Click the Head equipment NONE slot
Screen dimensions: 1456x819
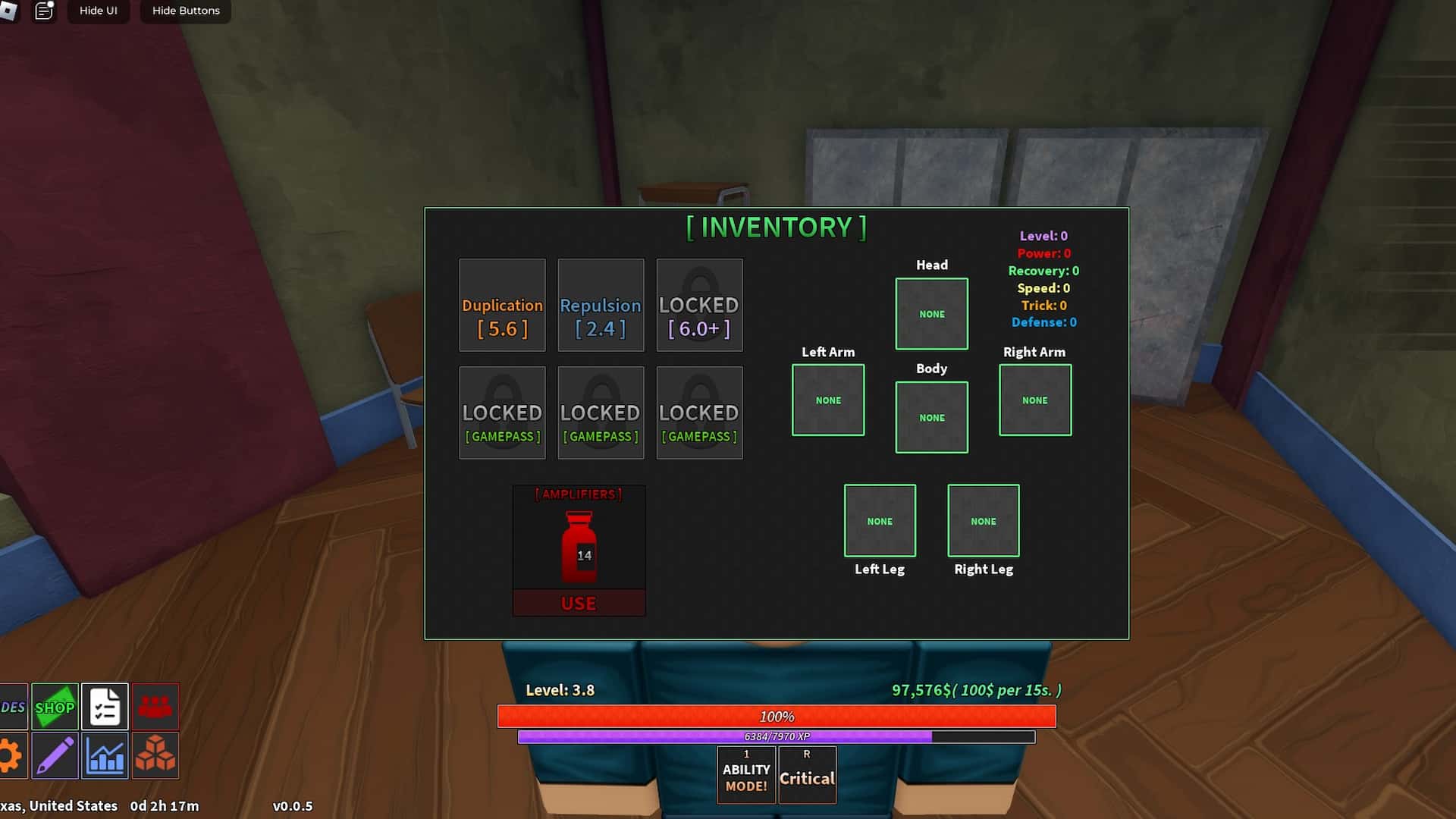click(931, 314)
